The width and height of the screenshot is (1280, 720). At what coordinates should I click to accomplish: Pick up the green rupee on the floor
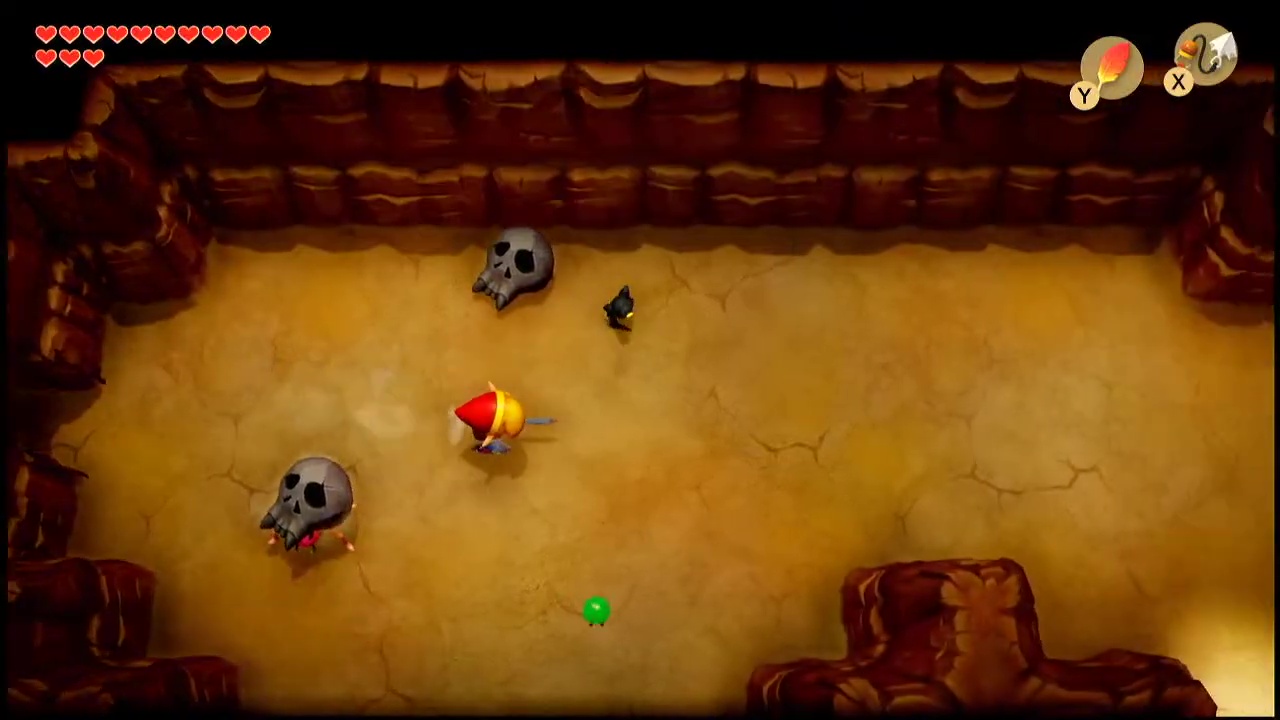click(x=595, y=610)
